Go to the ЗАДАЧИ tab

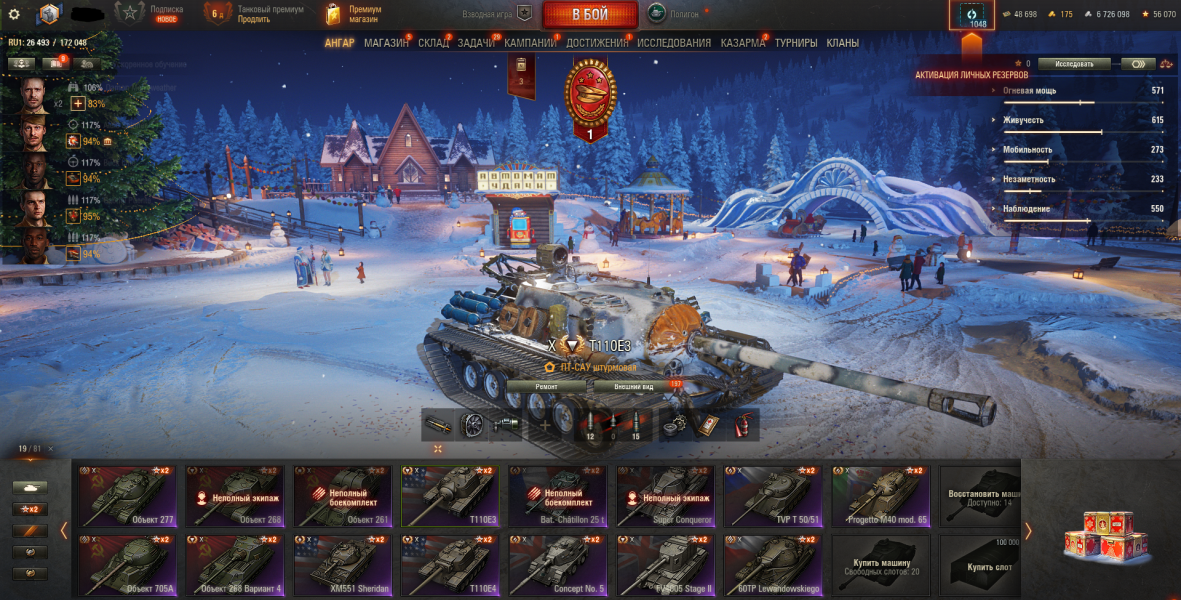pyautogui.click(x=476, y=43)
